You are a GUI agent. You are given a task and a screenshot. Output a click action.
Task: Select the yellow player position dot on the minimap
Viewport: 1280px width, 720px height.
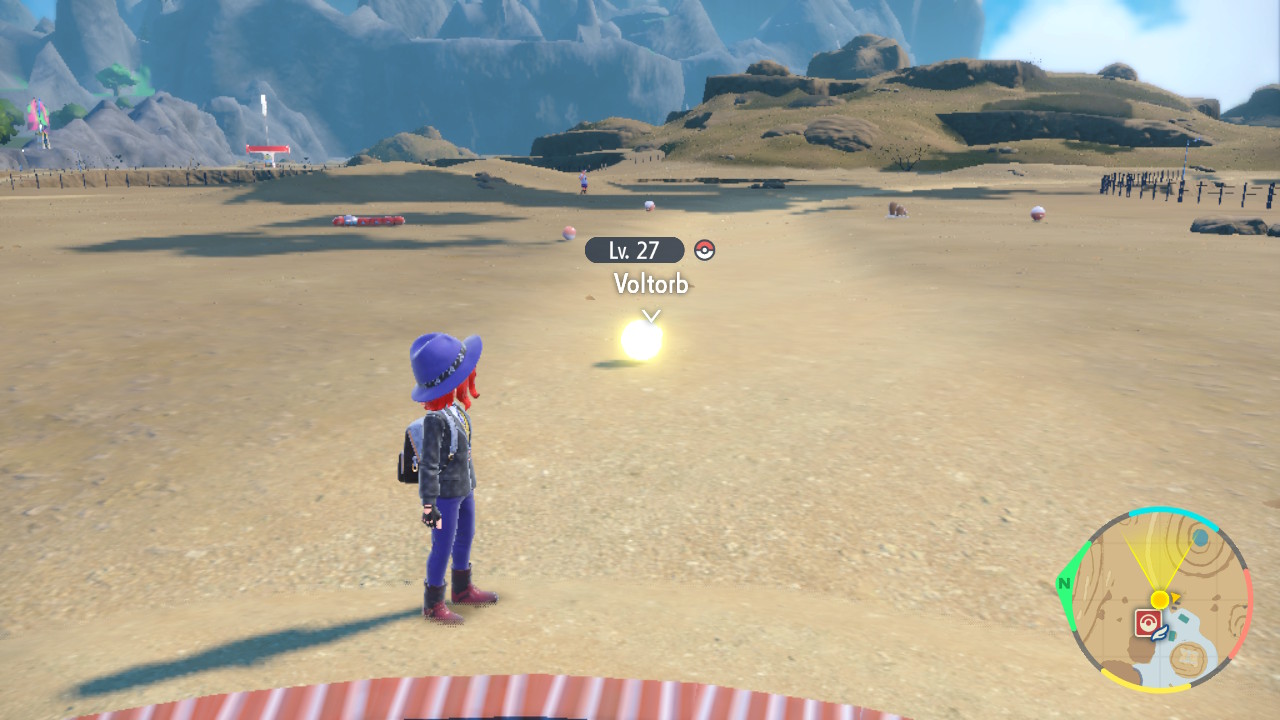pos(1159,598)
